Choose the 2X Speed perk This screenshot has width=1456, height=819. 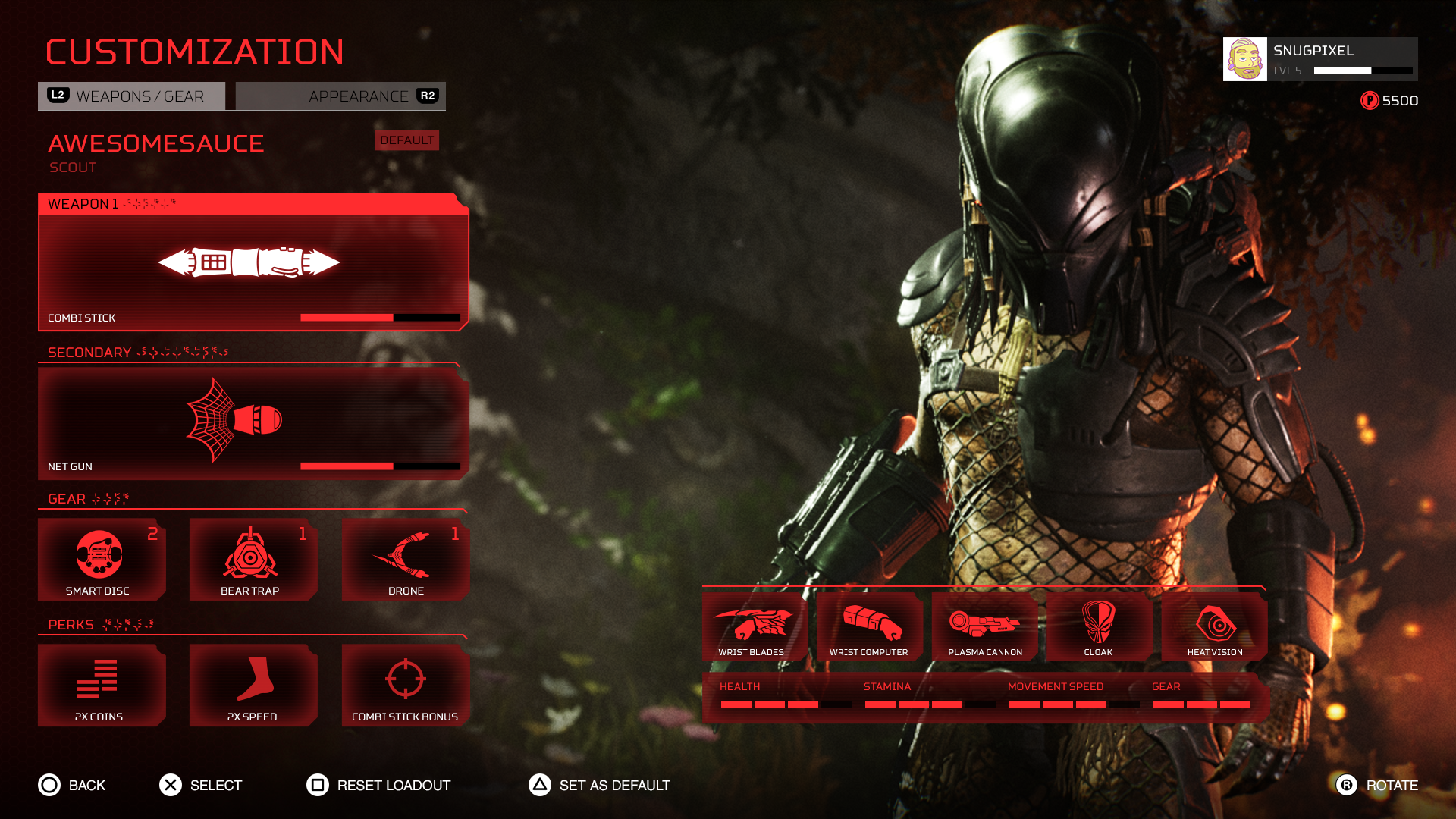tap(253, 686)
